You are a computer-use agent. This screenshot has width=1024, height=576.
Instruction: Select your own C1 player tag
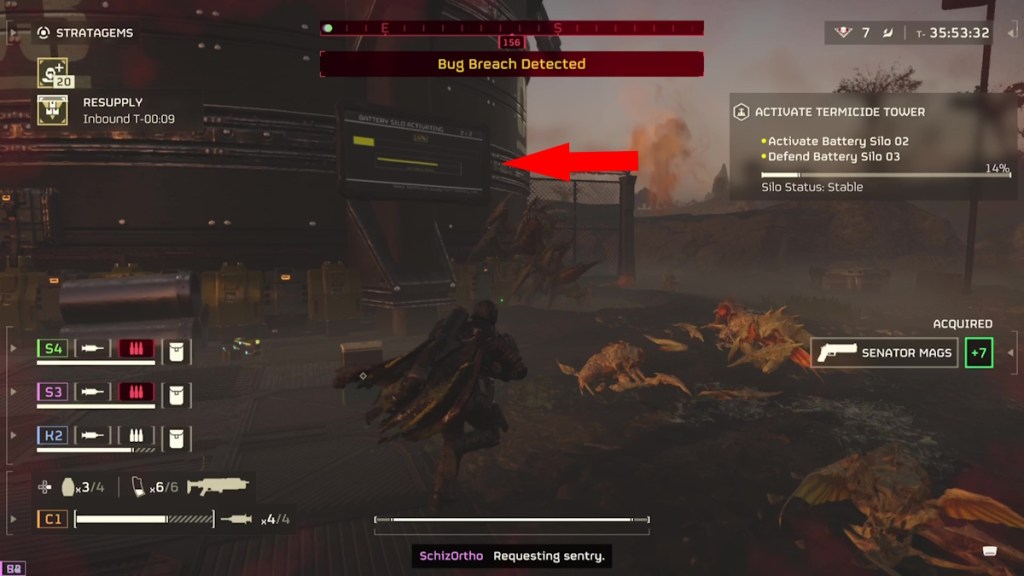click(x=52, y=519)
